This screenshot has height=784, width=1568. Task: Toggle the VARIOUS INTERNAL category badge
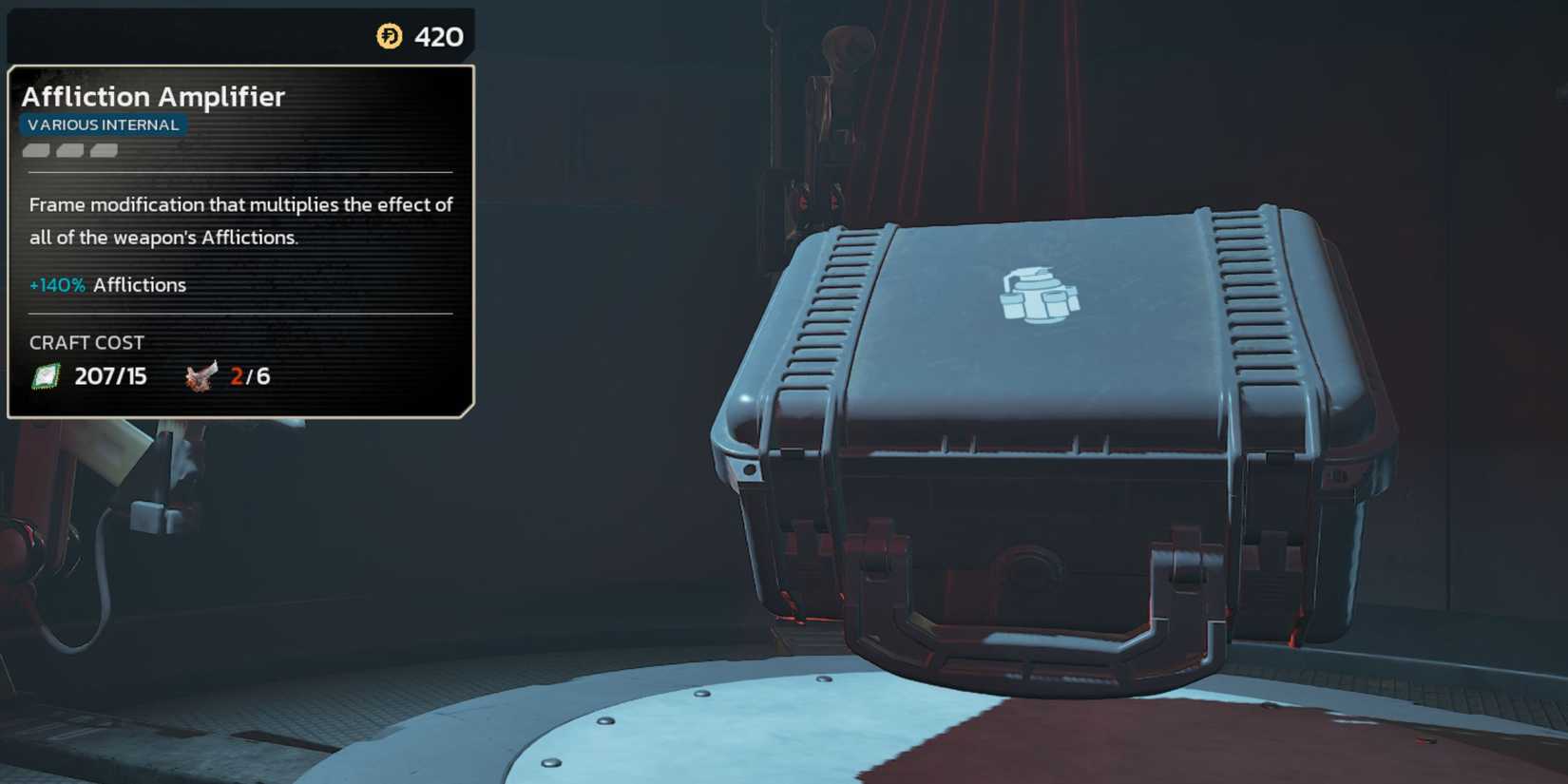point(103,124)
